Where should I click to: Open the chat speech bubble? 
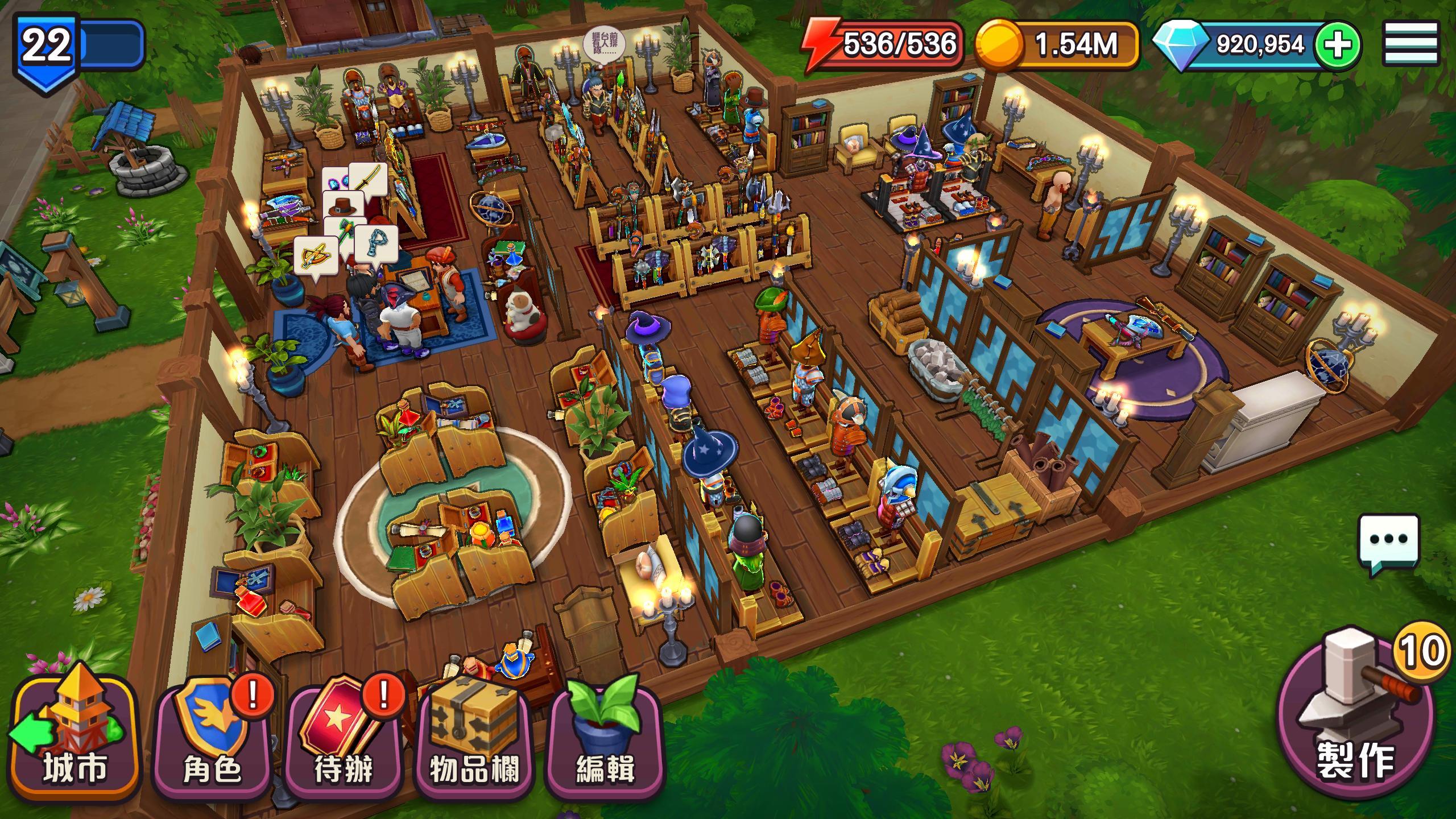click(1388, 540)
